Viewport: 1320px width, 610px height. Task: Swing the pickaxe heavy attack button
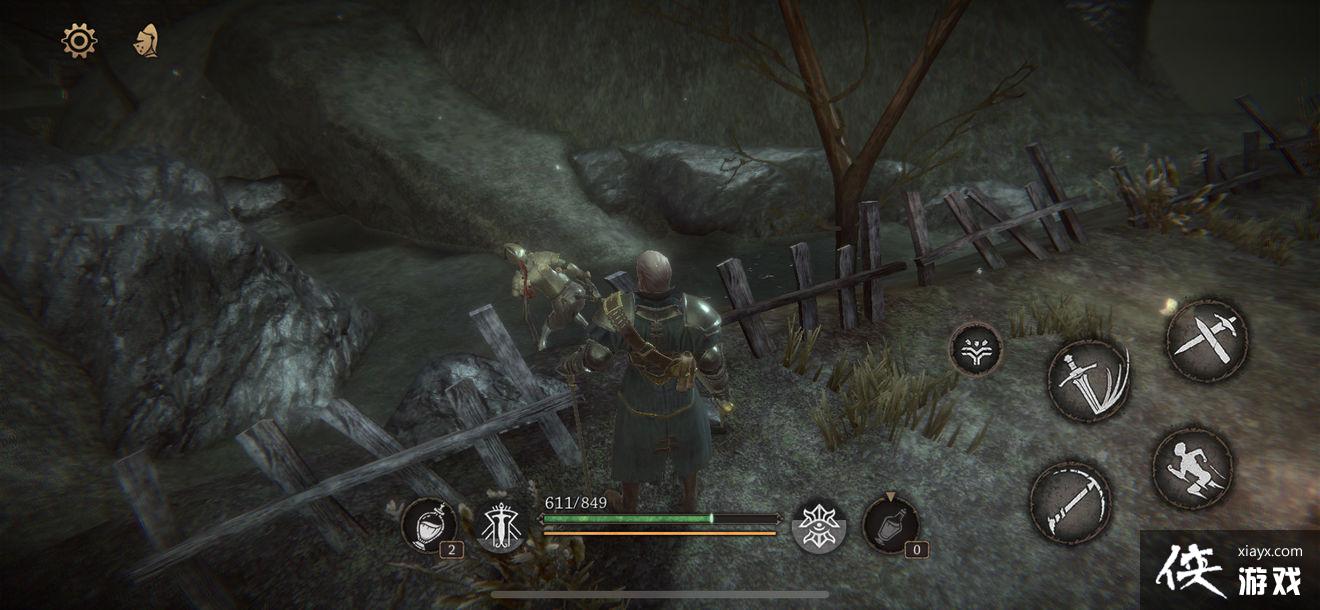(x=1069, y=502)
